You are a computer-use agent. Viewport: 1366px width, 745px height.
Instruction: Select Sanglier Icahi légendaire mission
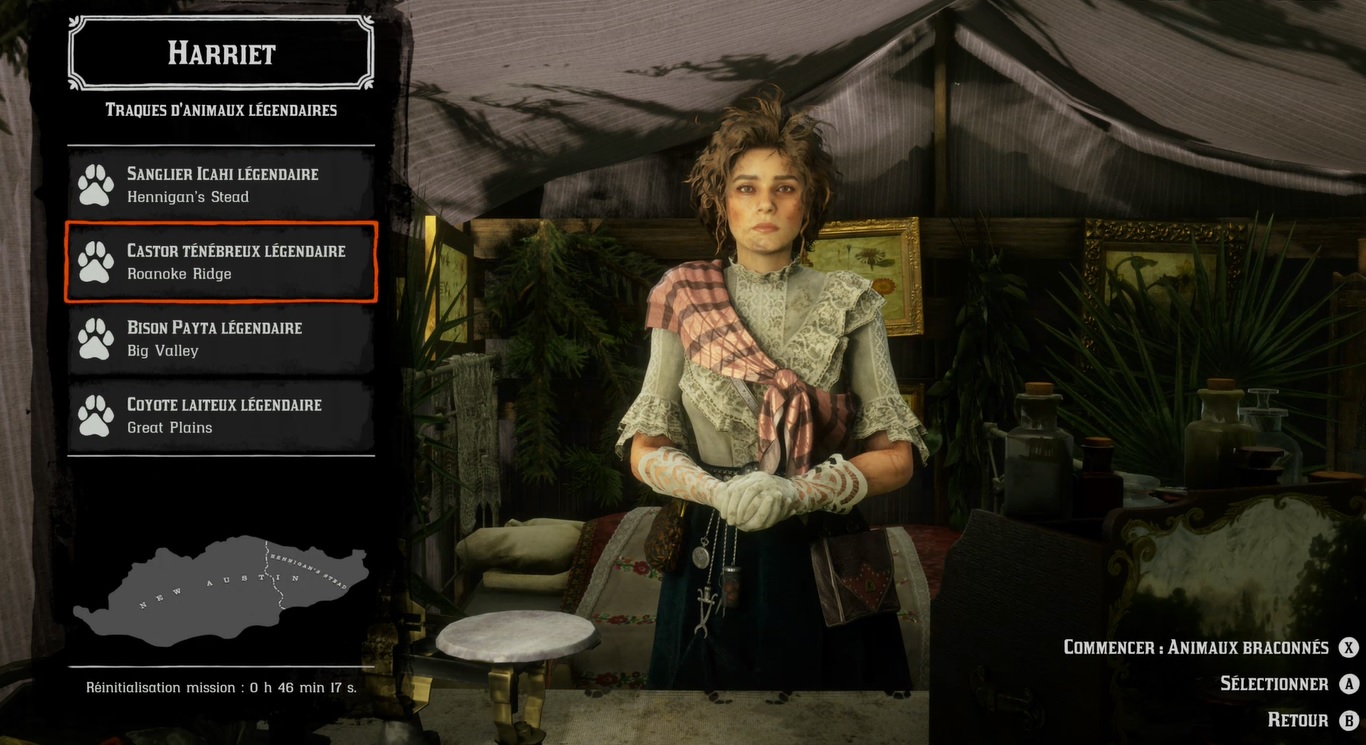click(x=221, y=185)
